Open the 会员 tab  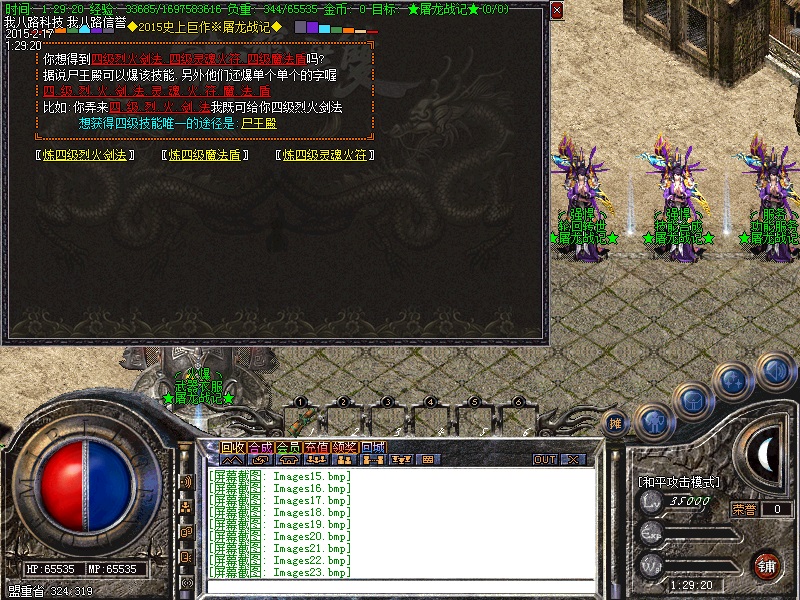tap(288, 446)
